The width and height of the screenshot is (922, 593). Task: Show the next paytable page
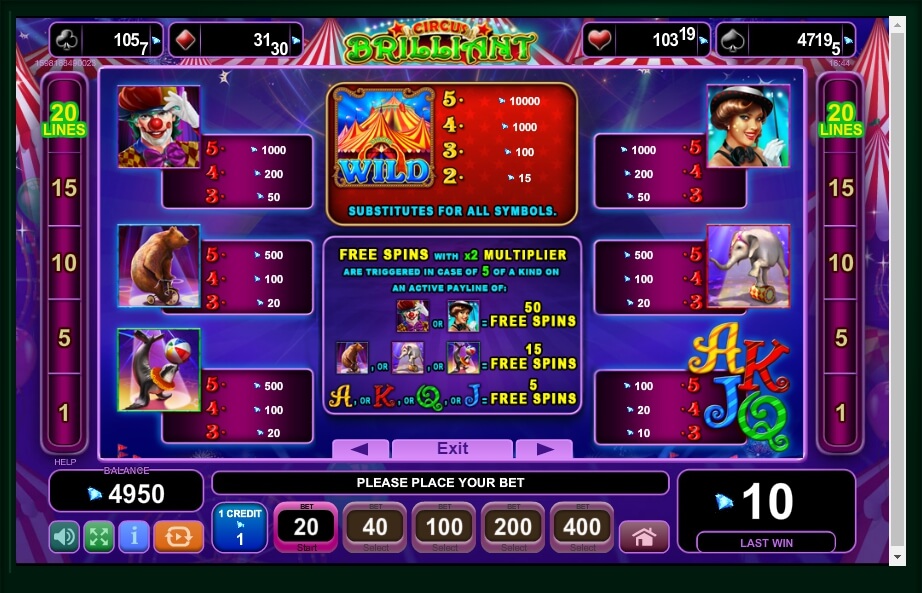tap(544, 449)
